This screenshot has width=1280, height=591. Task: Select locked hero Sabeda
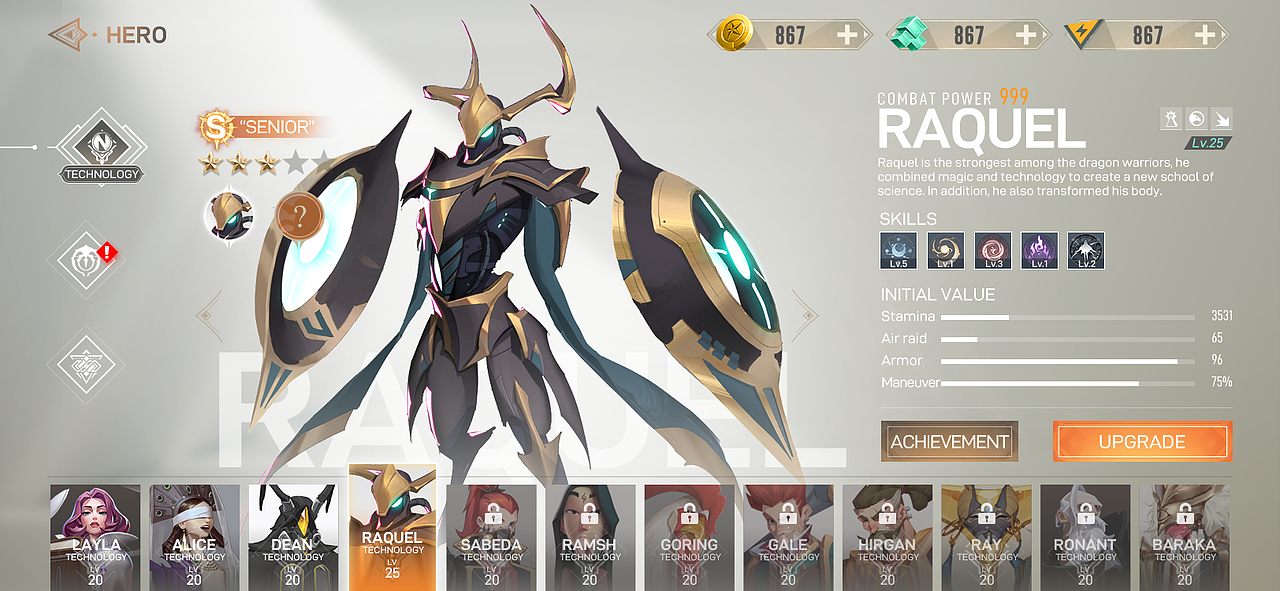pos(491,537)
